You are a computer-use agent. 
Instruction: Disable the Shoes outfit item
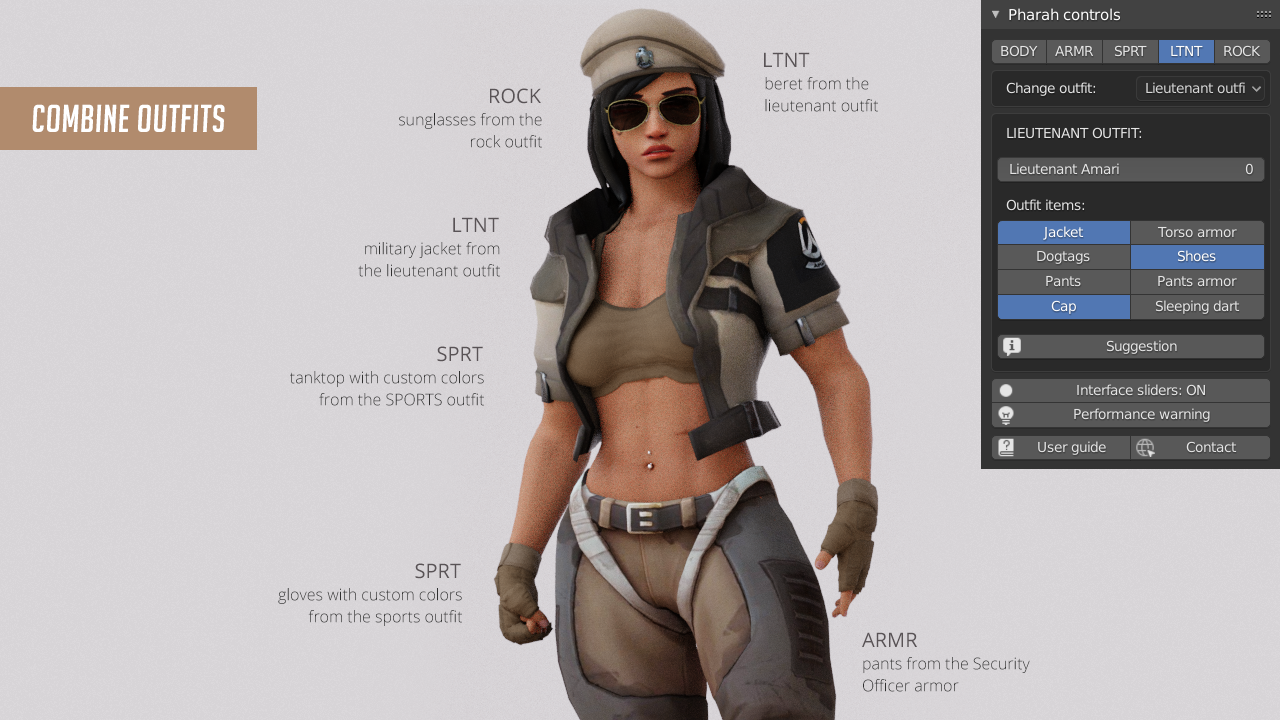[1196, 256]
